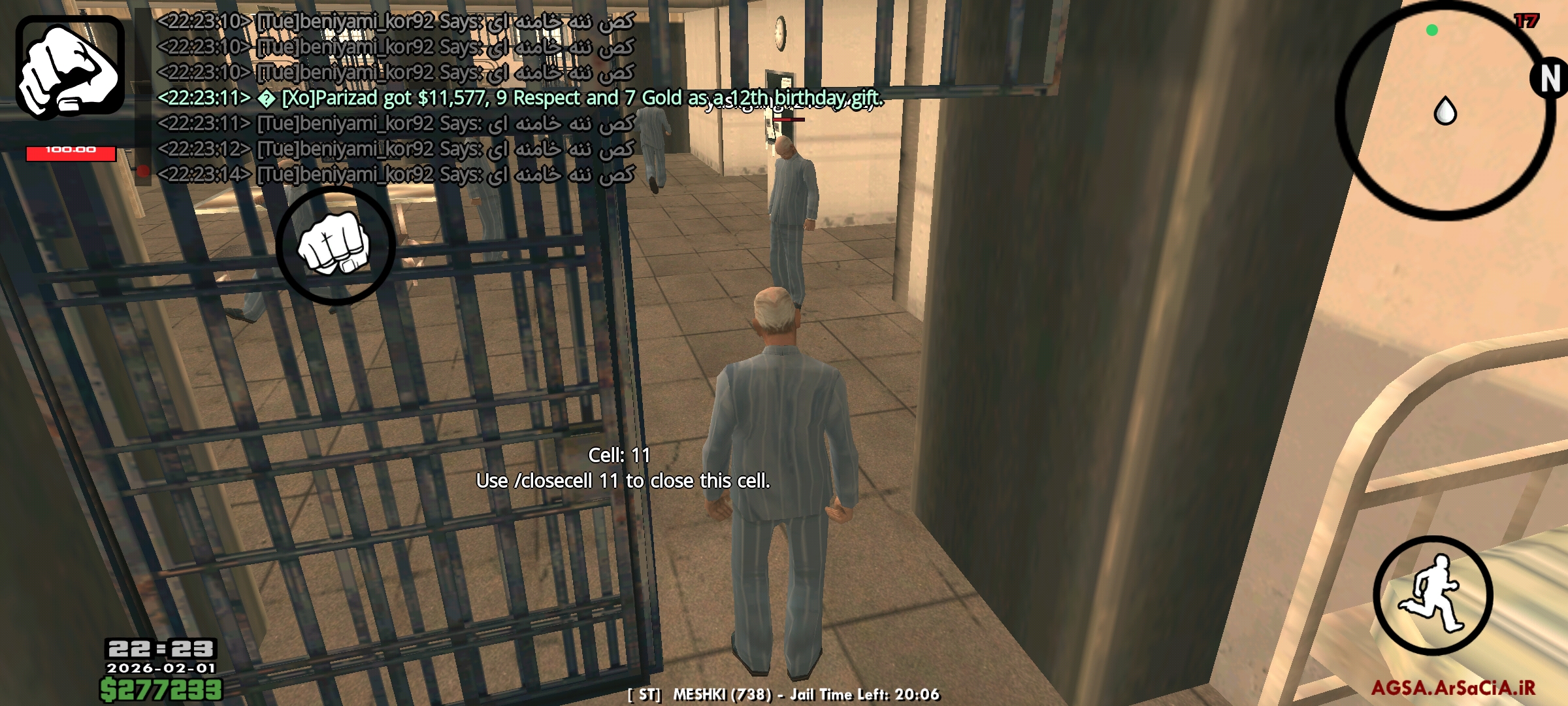Tap the chat message log
This screenshot has height=706, width=1568.
point(457,98)
